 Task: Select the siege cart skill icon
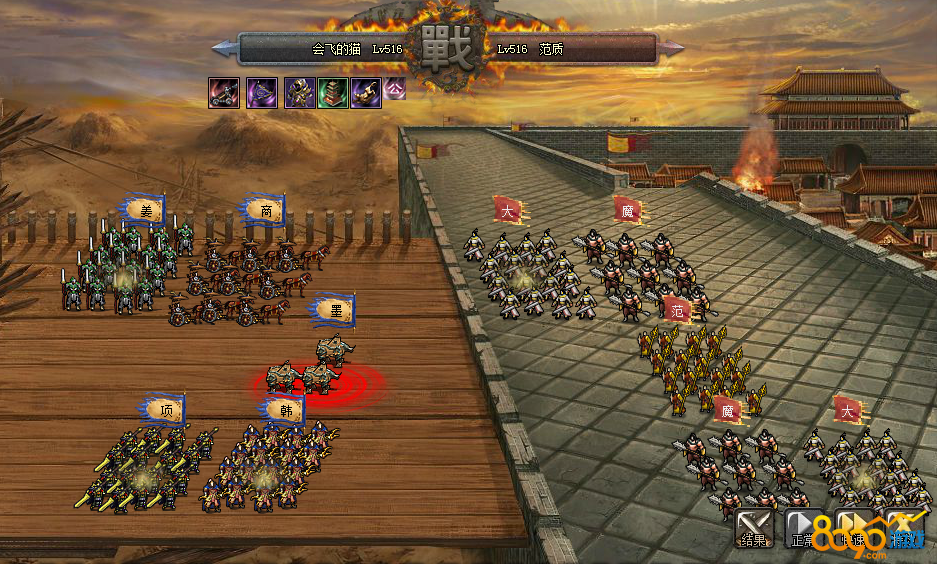[223, 93]
